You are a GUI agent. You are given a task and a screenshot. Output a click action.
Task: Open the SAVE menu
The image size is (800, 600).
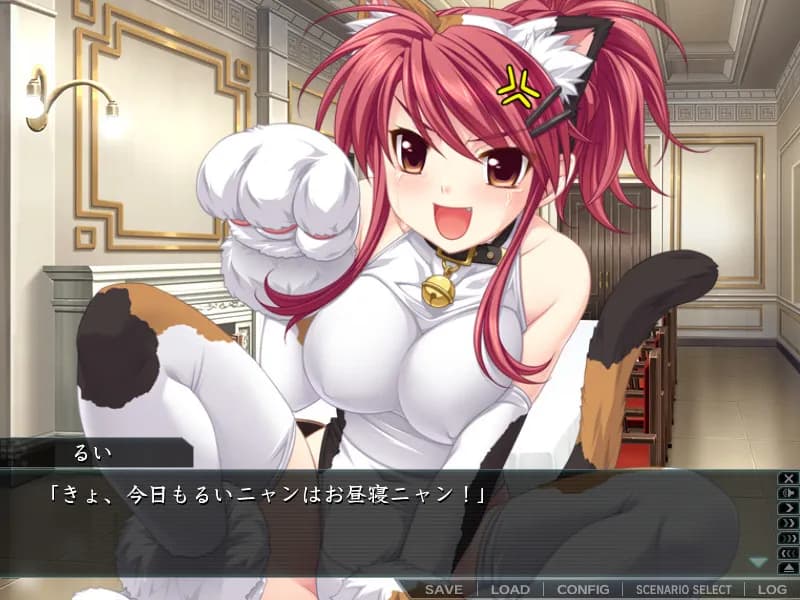tap(444, 589)
